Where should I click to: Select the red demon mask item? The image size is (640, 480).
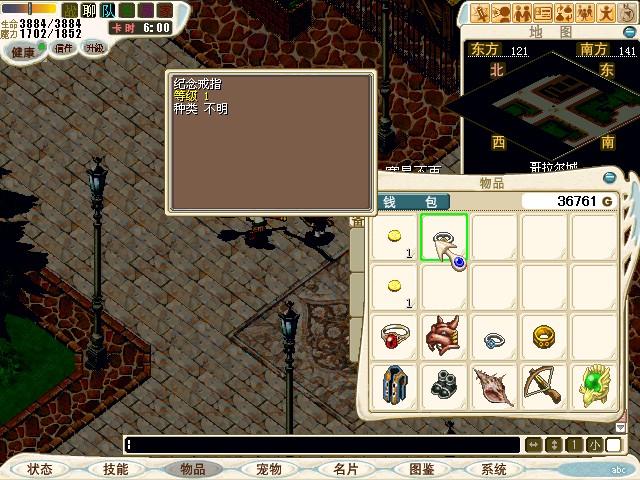tap(444, 336)
